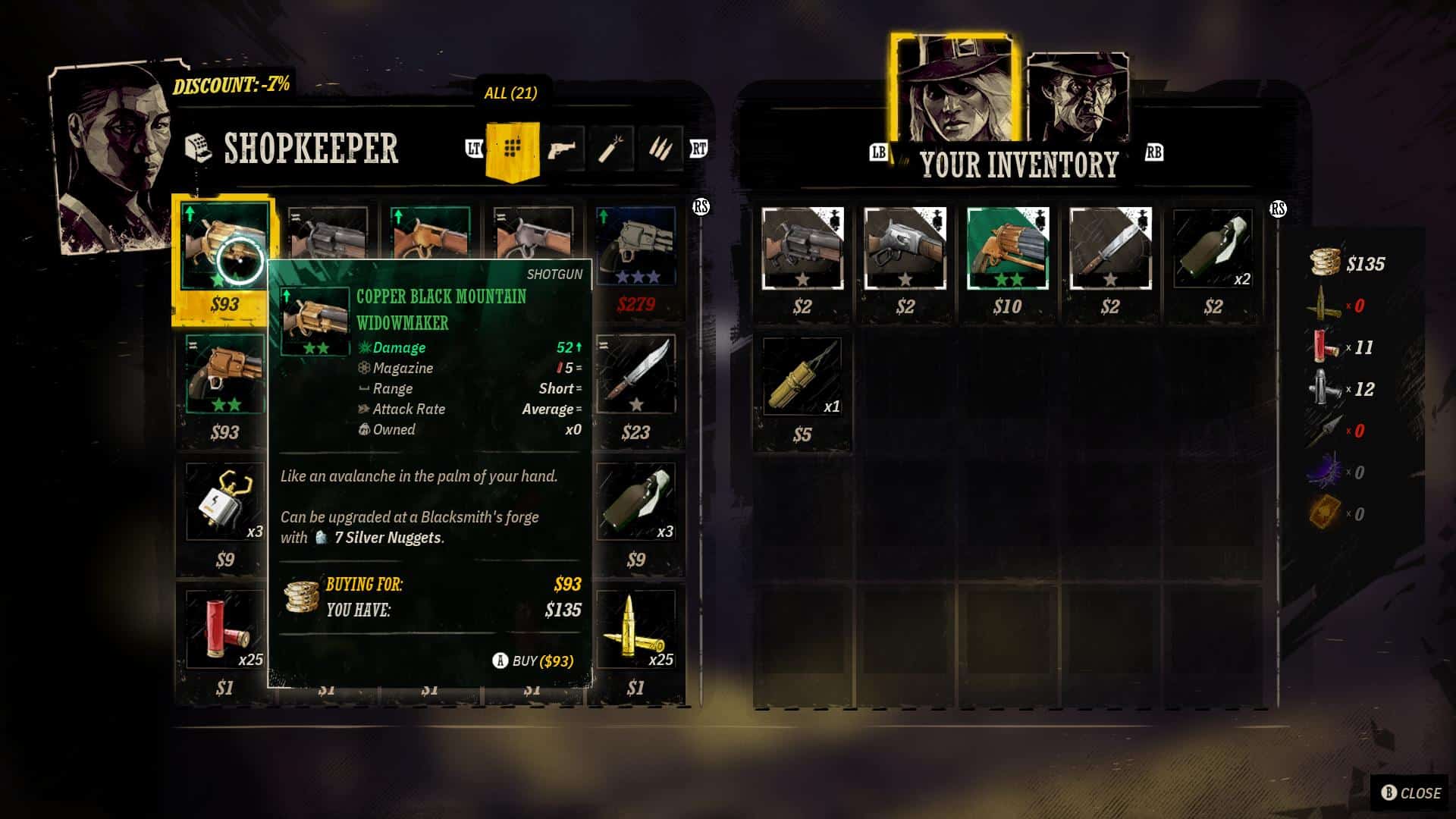The image size is (1456, 819).
Task: Select the shop bottle stack x3
Action: (x=635, y=502)
